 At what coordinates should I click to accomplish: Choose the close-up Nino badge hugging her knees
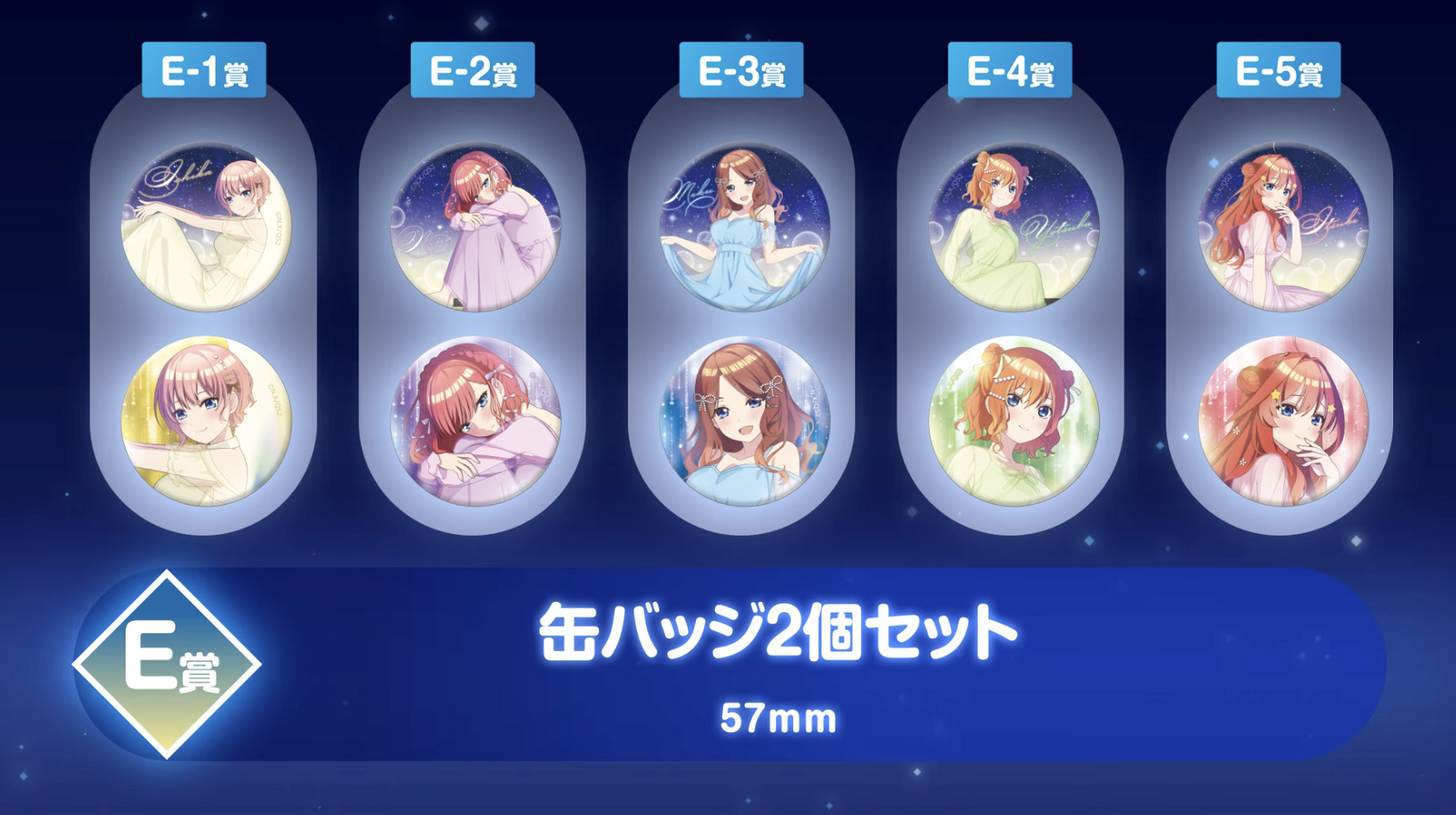[475, 422]
